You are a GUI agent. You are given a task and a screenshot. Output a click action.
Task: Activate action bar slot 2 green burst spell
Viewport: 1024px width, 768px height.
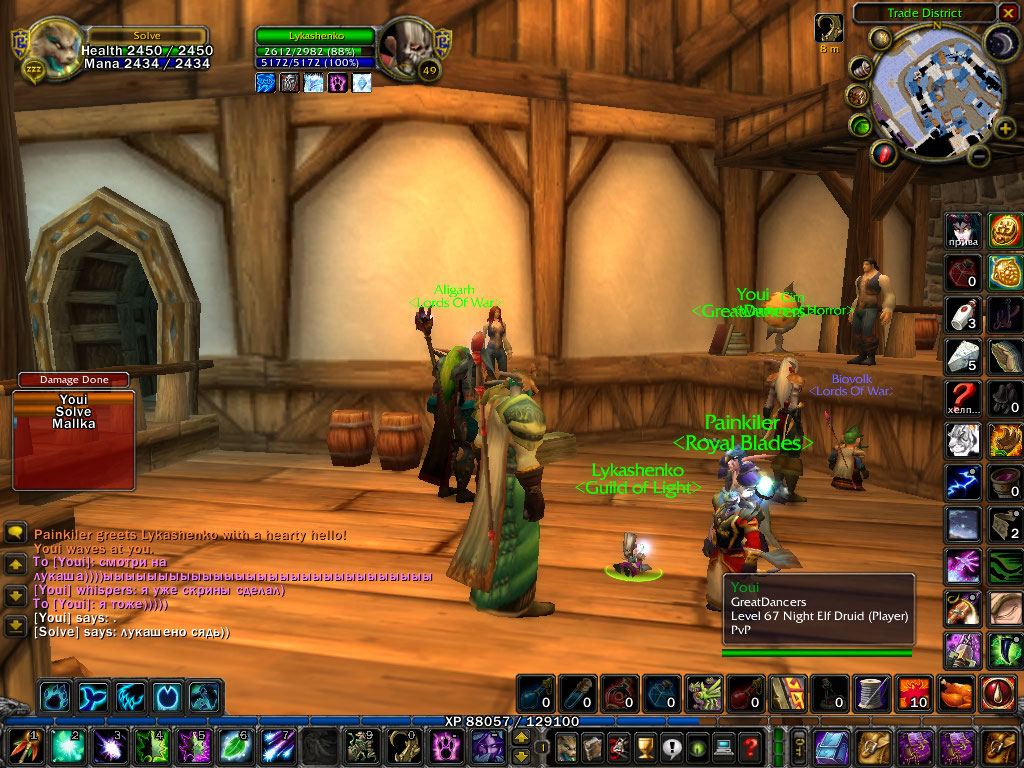click(x=67, y=745)
